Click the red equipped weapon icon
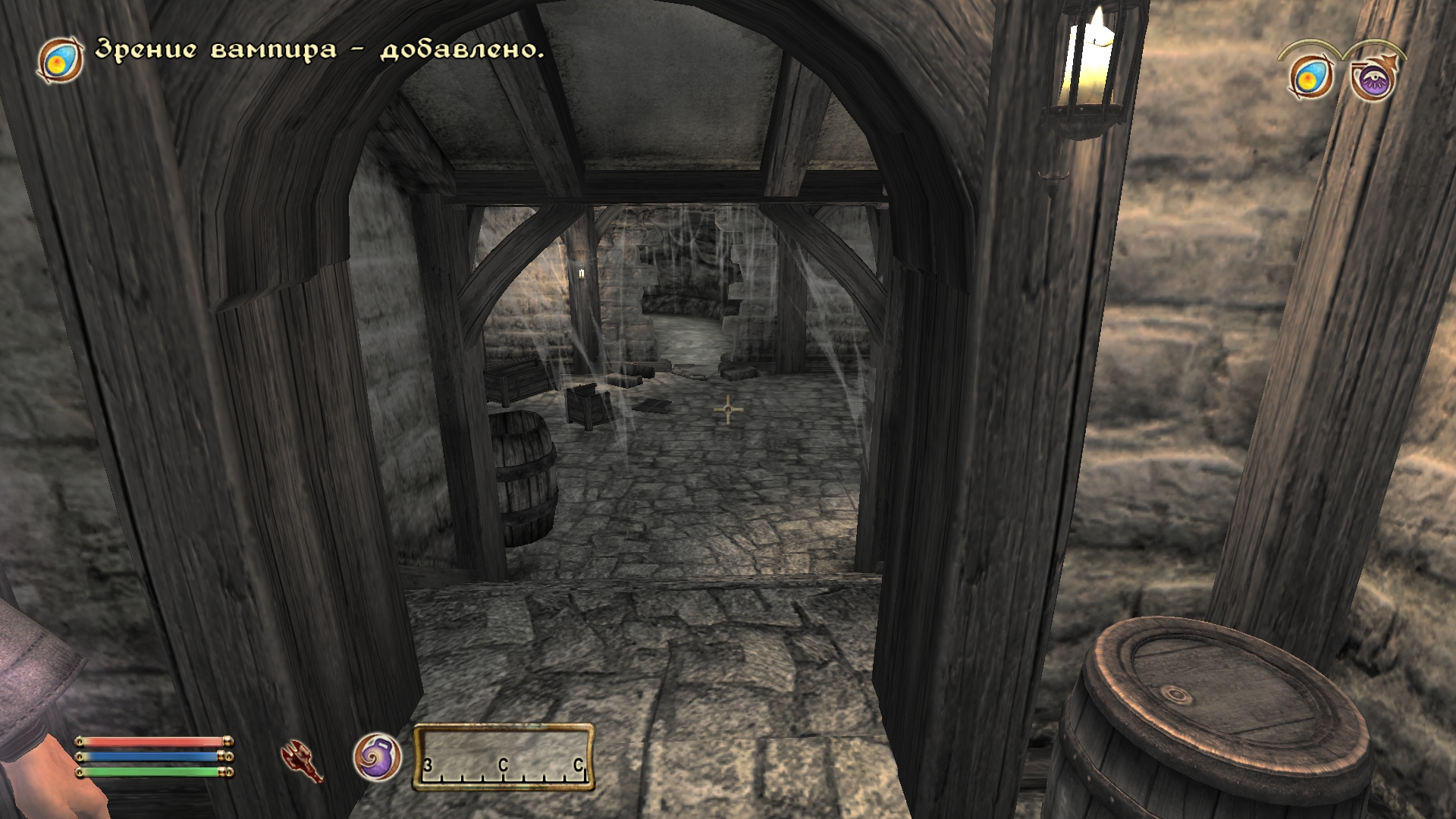The width and height of the screenshot is (1456, 819). 302,760
